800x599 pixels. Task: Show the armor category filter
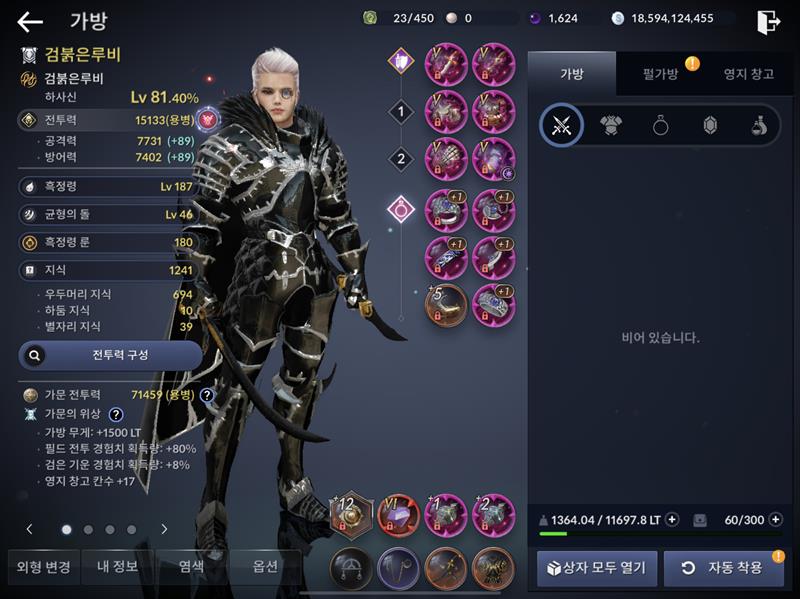click(x=610, y=126)
